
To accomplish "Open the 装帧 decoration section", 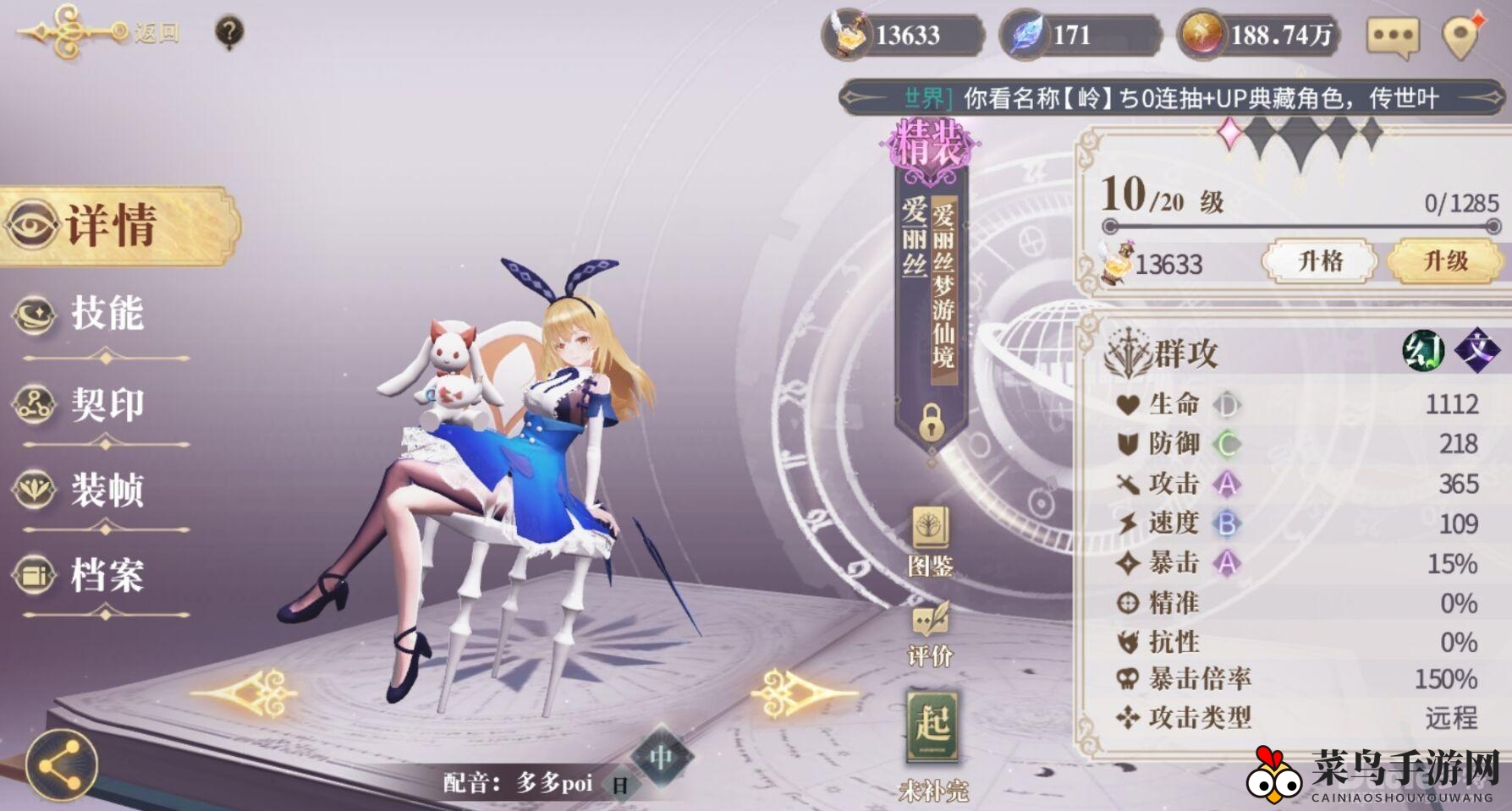I will click(x=102, y=489).
